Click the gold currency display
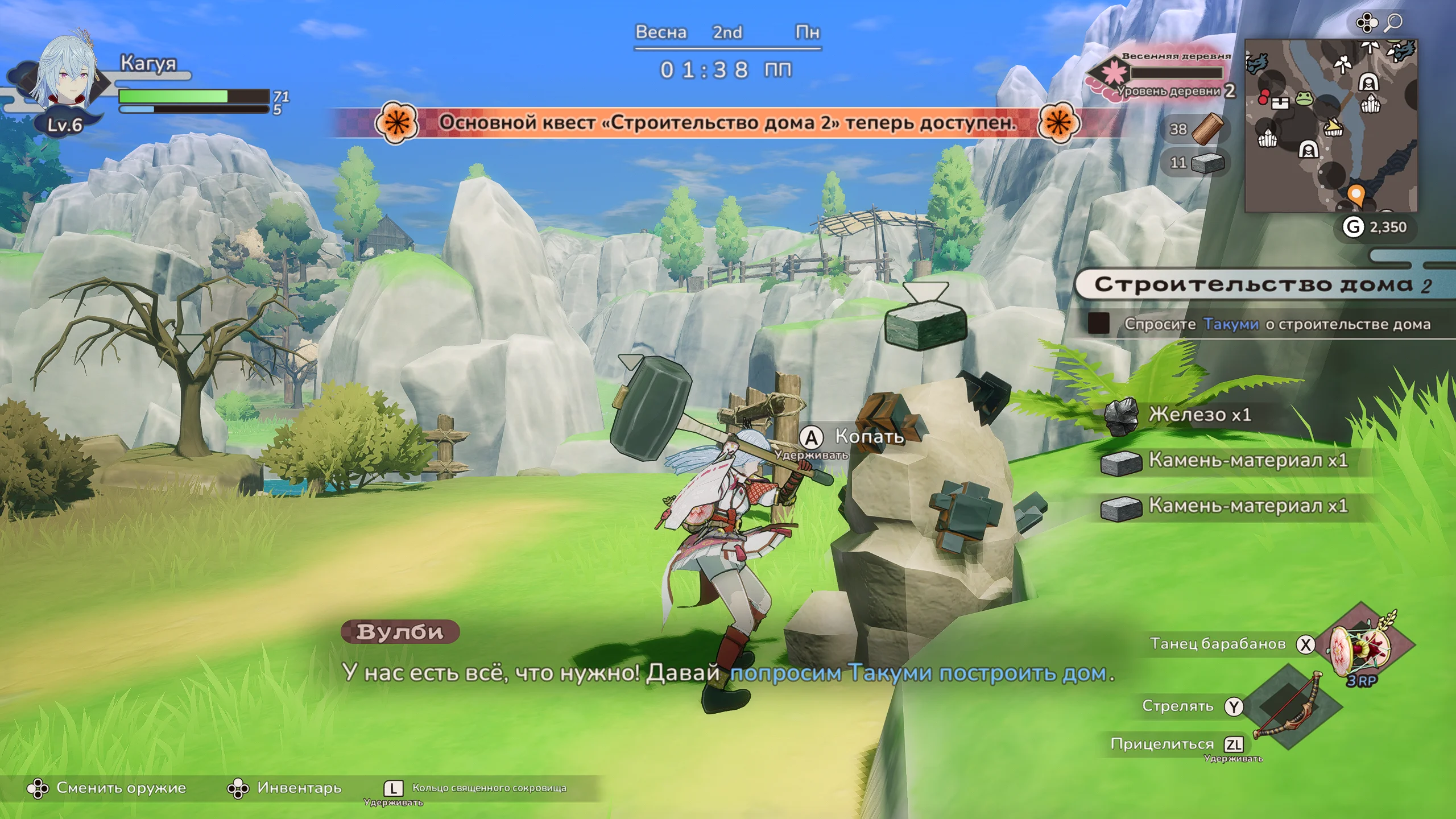 pos(1374,227)
